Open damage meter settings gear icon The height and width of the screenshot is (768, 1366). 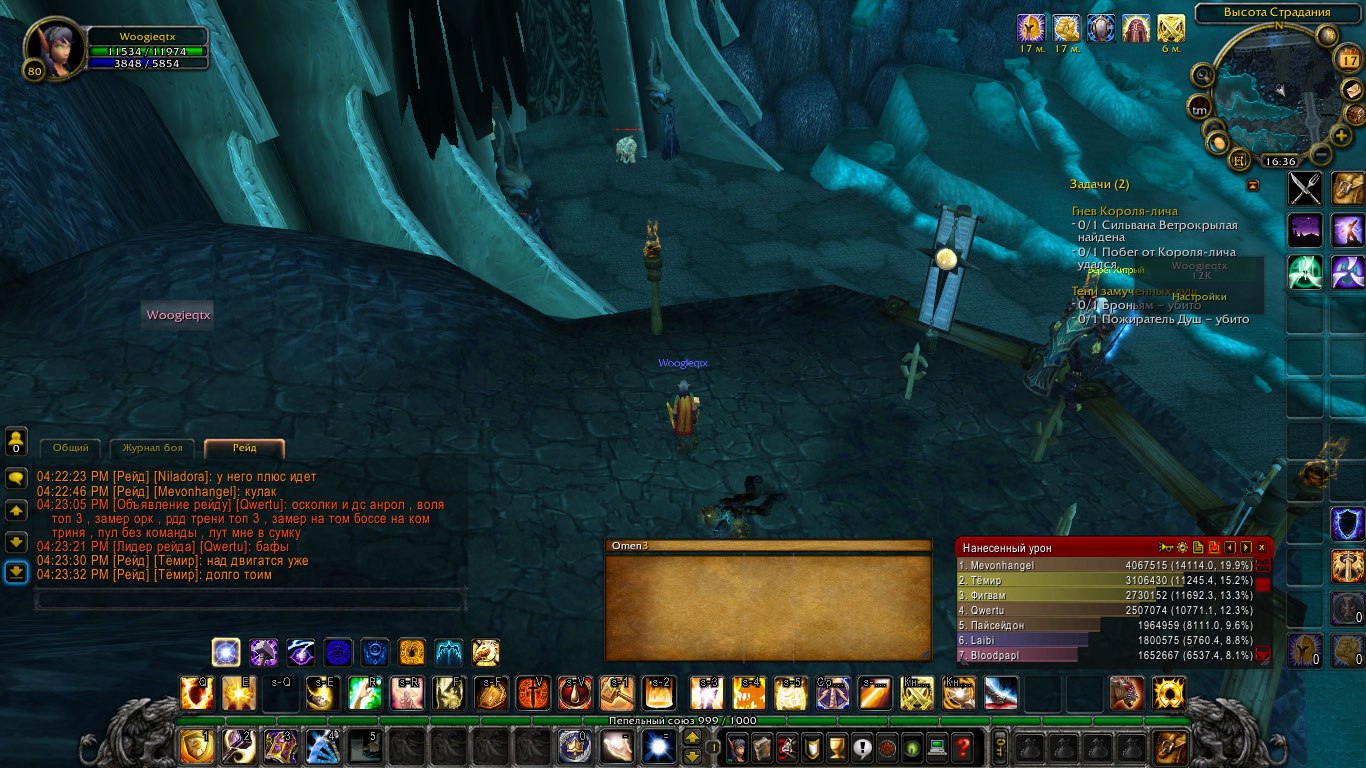(1182, 547)
